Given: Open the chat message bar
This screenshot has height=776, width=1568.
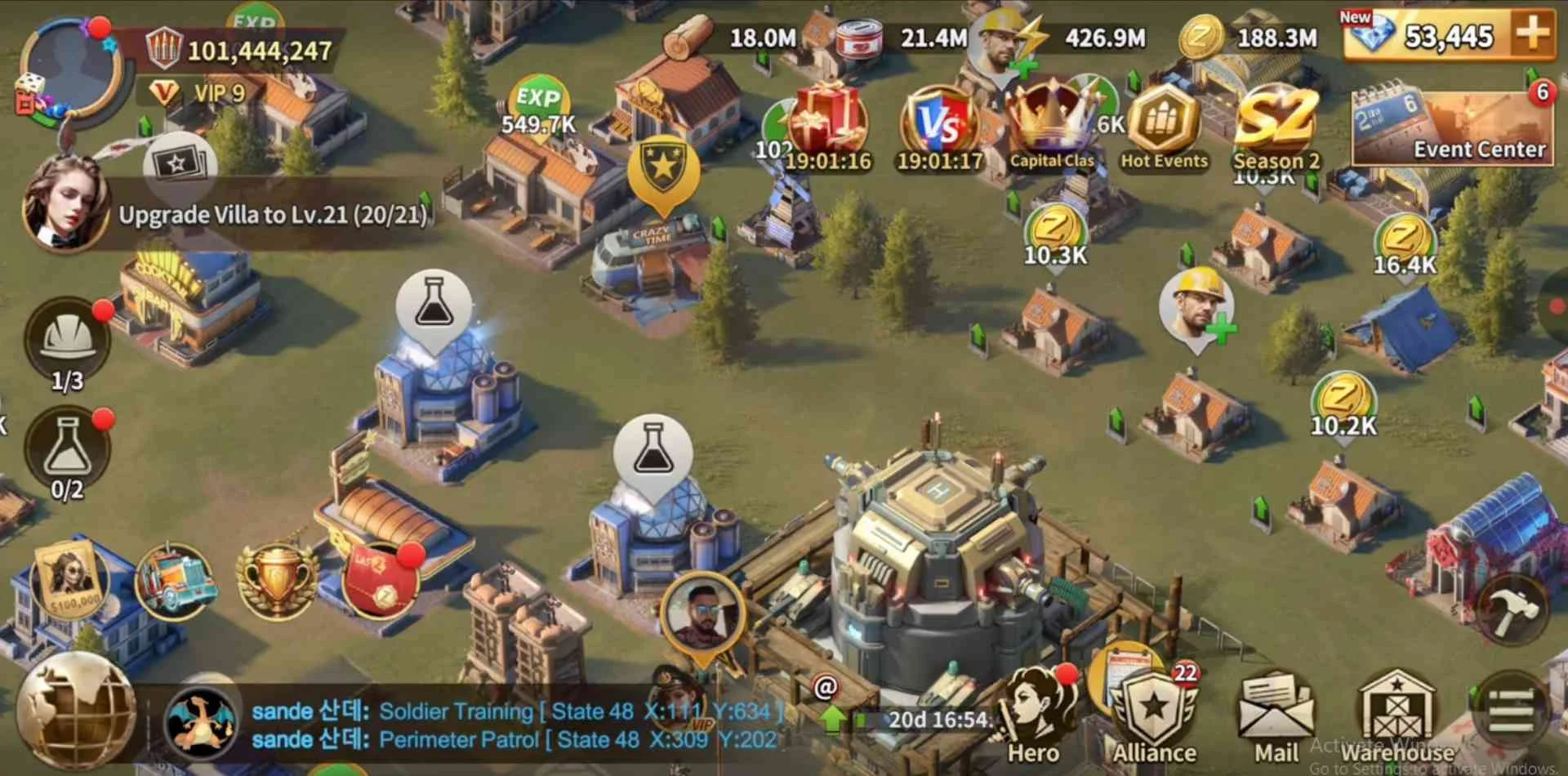Looking at the screenshot, I should [x=514, y=725].
